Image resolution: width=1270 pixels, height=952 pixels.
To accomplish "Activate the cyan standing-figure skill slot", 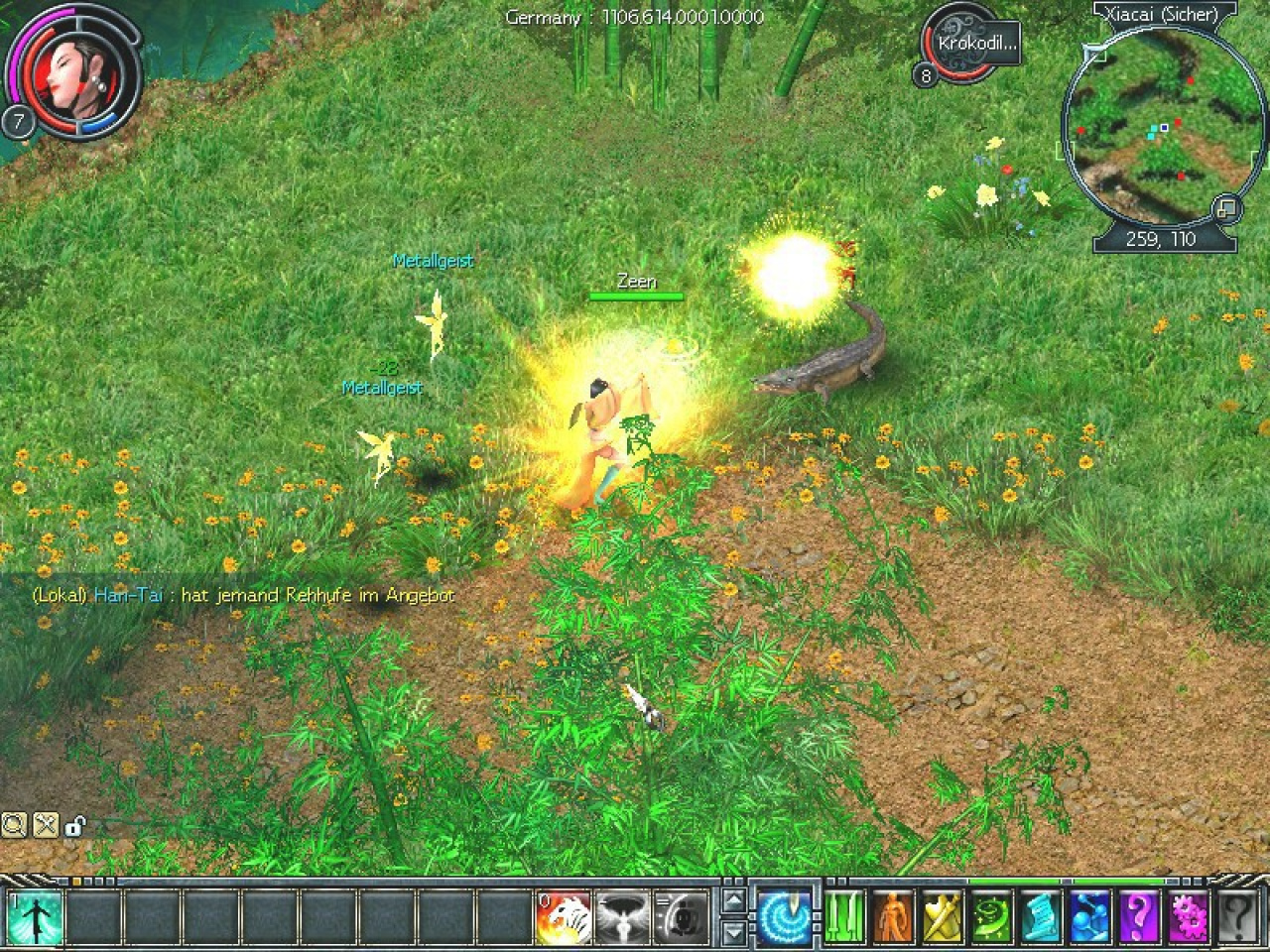I will (x=34, y=916).
